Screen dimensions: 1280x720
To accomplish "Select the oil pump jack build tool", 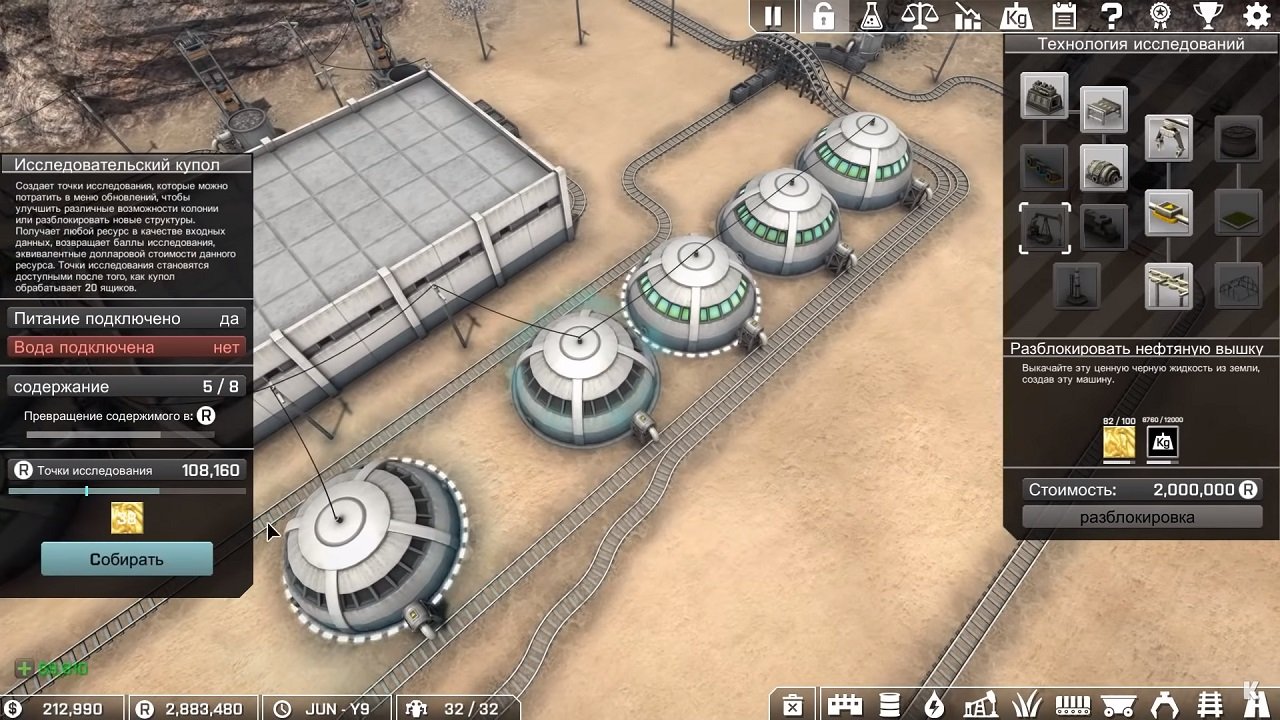I will 980,705.
